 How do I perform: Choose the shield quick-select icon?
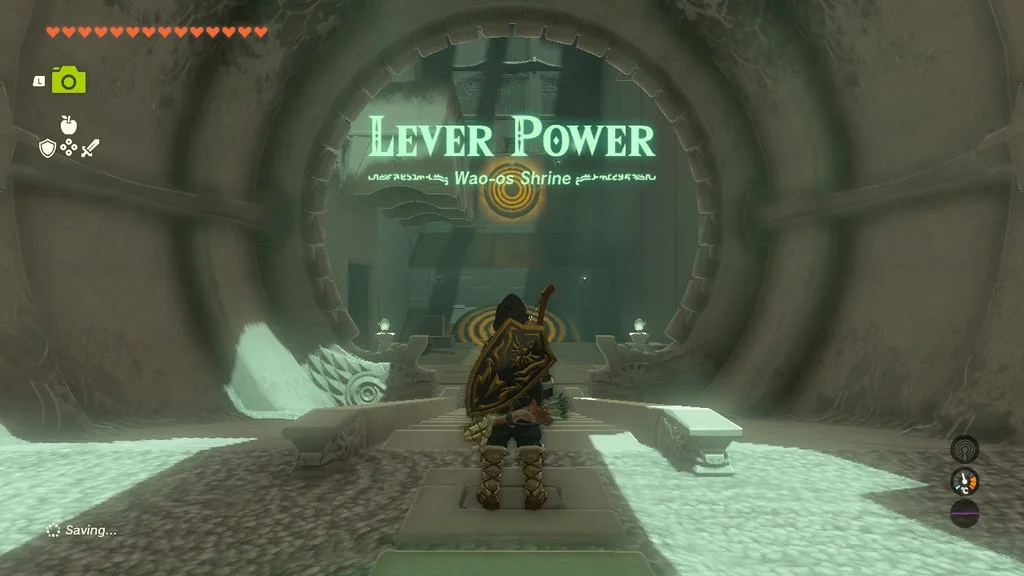[46, 148]
